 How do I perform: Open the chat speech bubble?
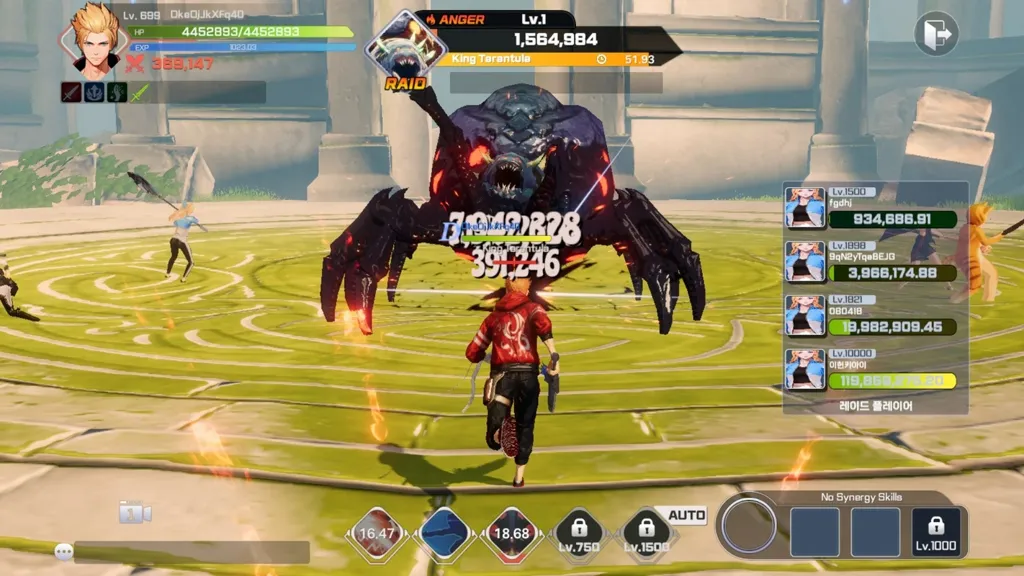[x=64, y=551]
